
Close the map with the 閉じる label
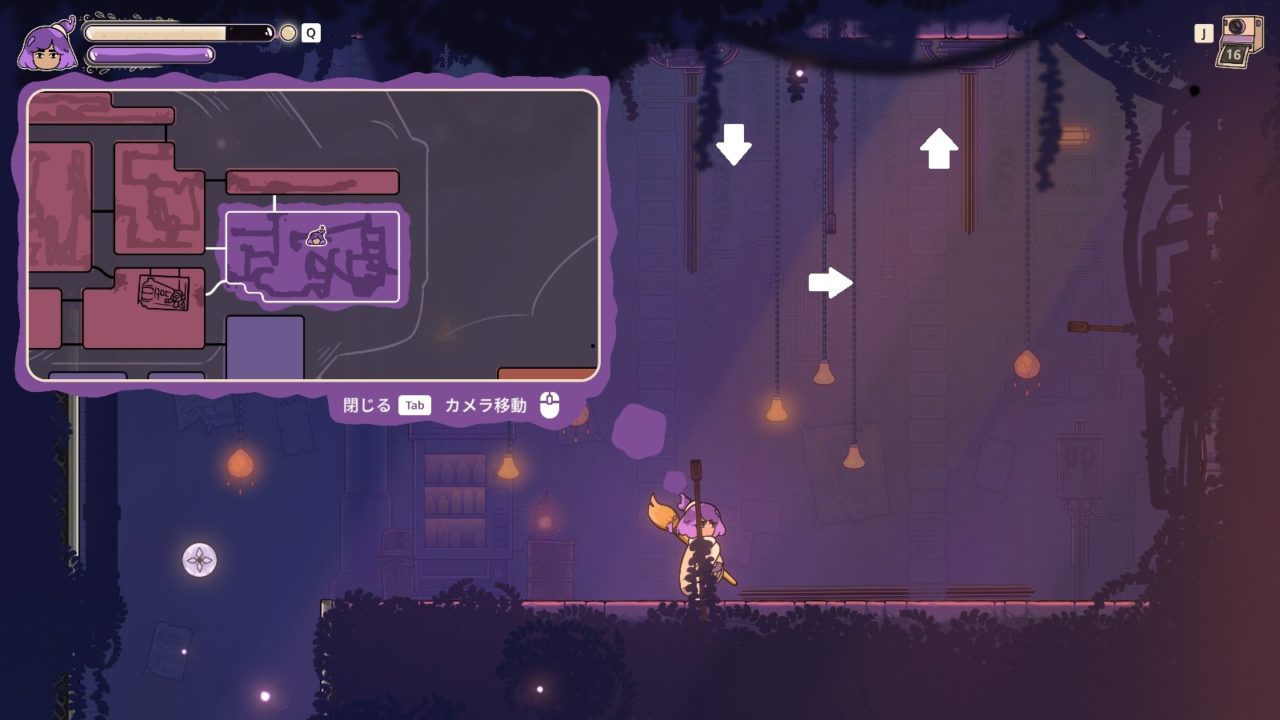coord(366,405)
